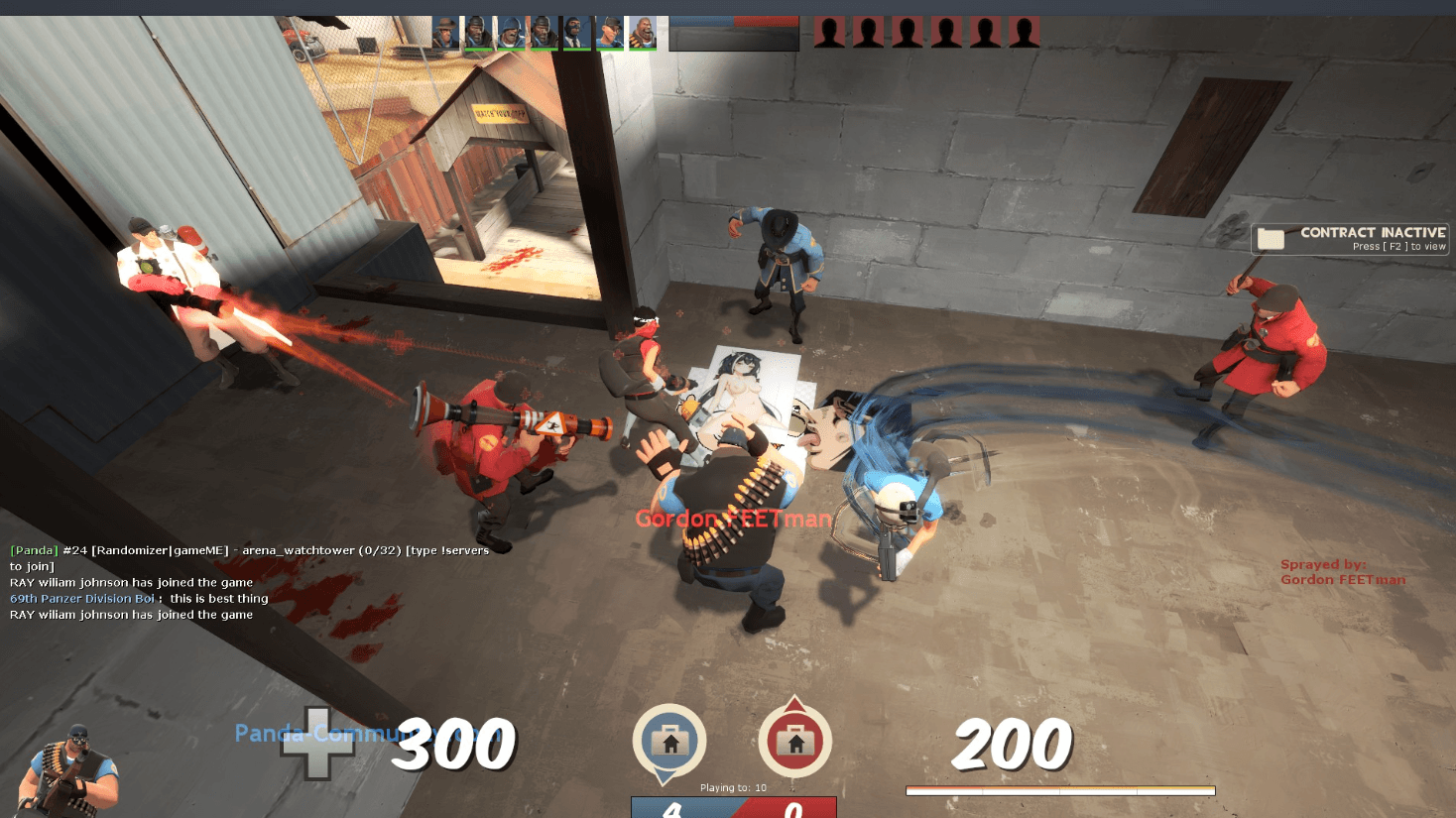Viewport: 1456px width, 818px height.
Task: Click the Heavy class portrait by the health display
Action: (69, 771)
